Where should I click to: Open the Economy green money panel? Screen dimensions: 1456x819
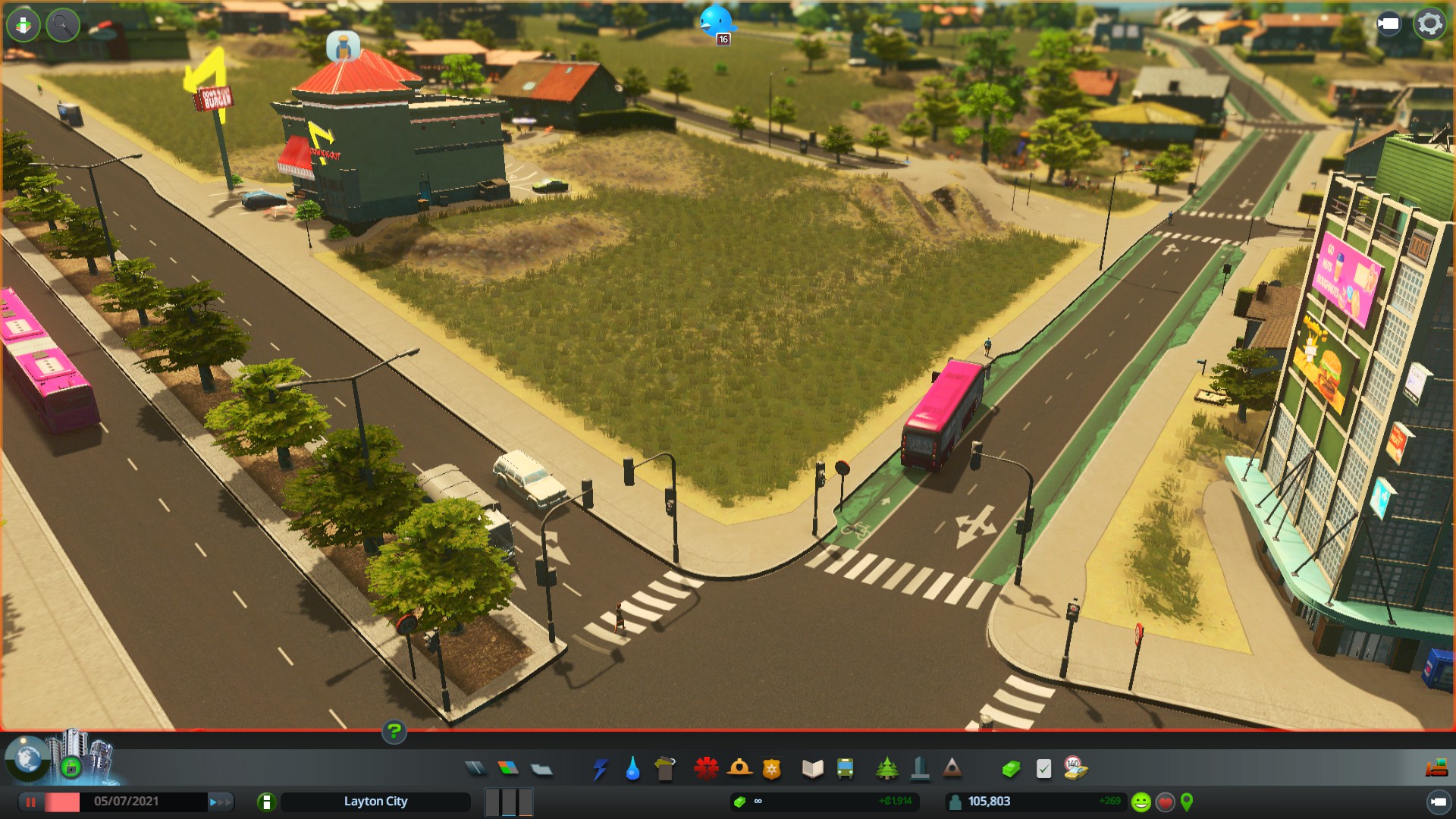pos(1011,769)
